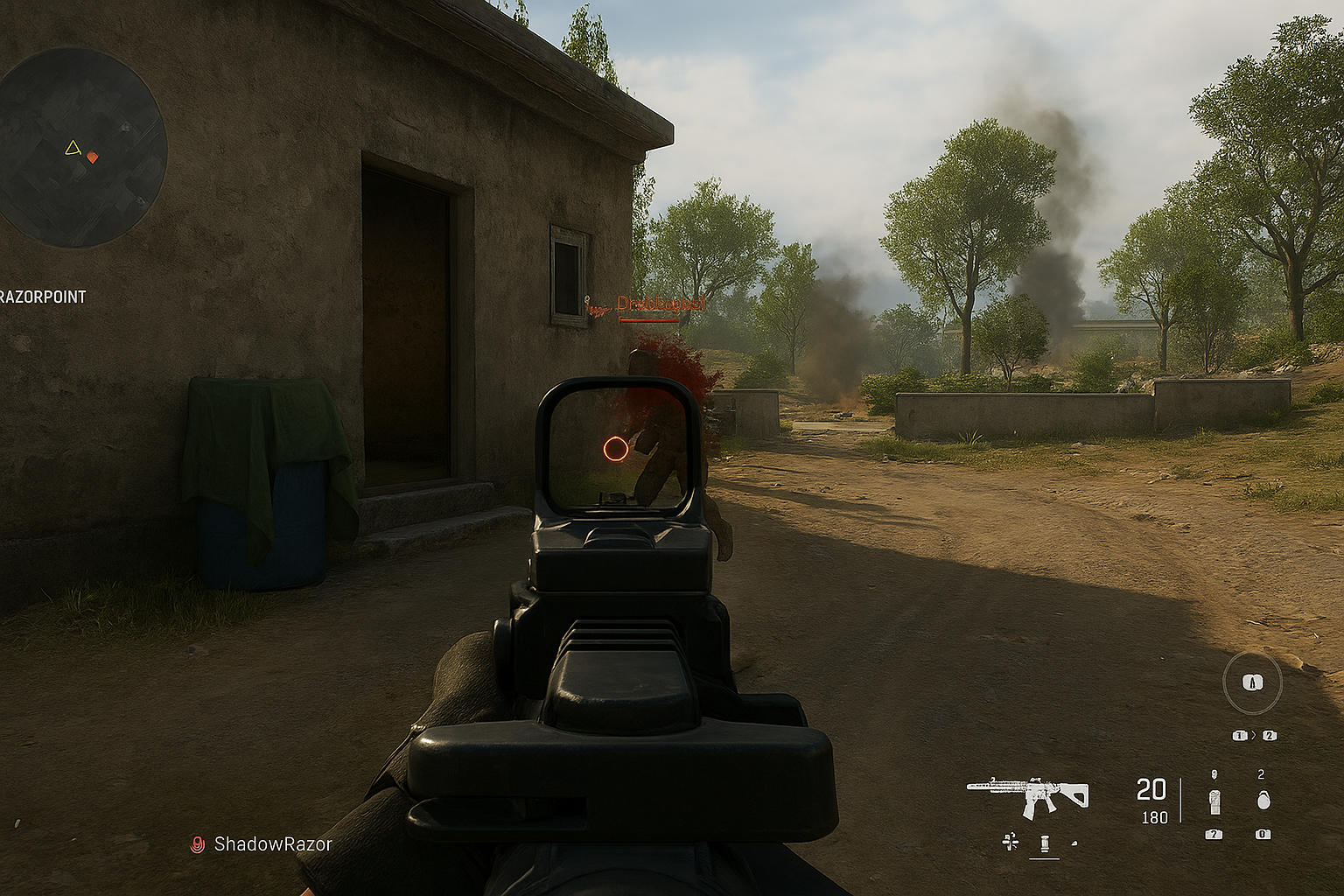This screenshot has width=1344, height=896.
Task: Select the assault rifle weapon icon
Action: tap(1028, 794)
